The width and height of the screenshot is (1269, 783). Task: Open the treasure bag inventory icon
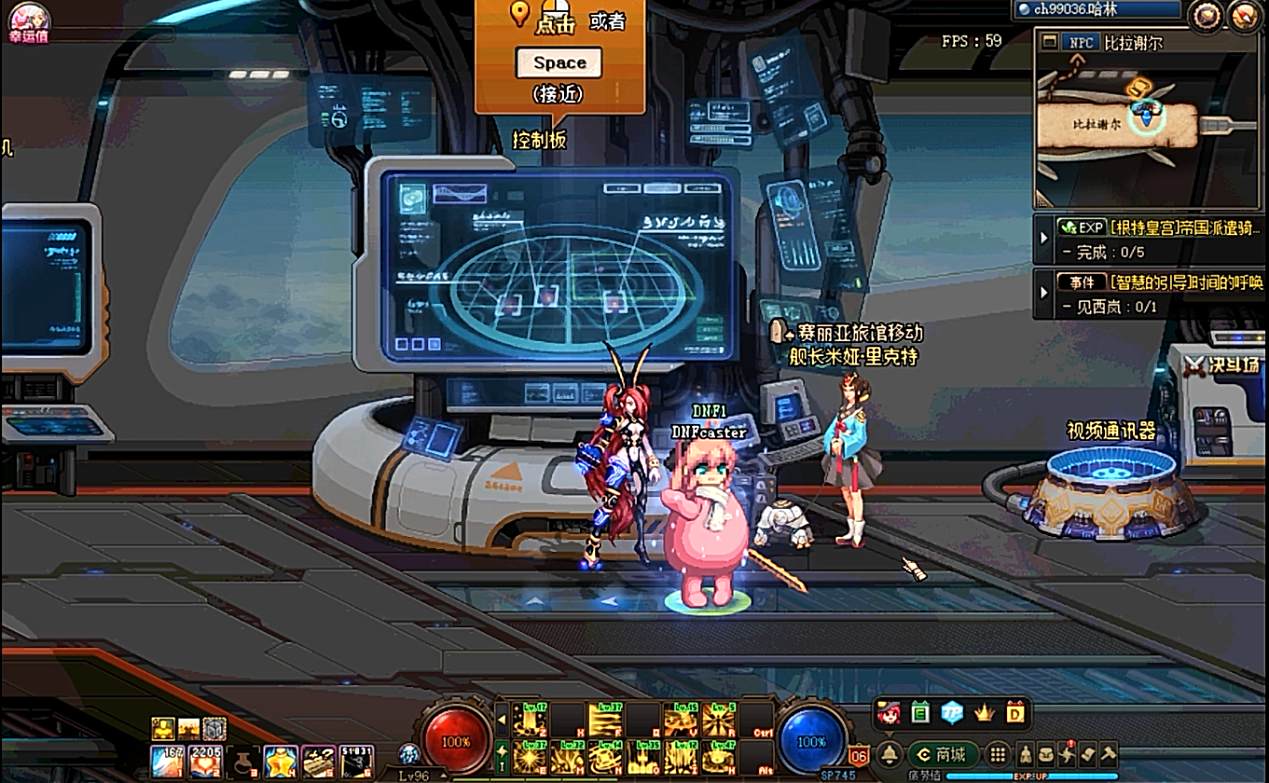coord(1045,755)
